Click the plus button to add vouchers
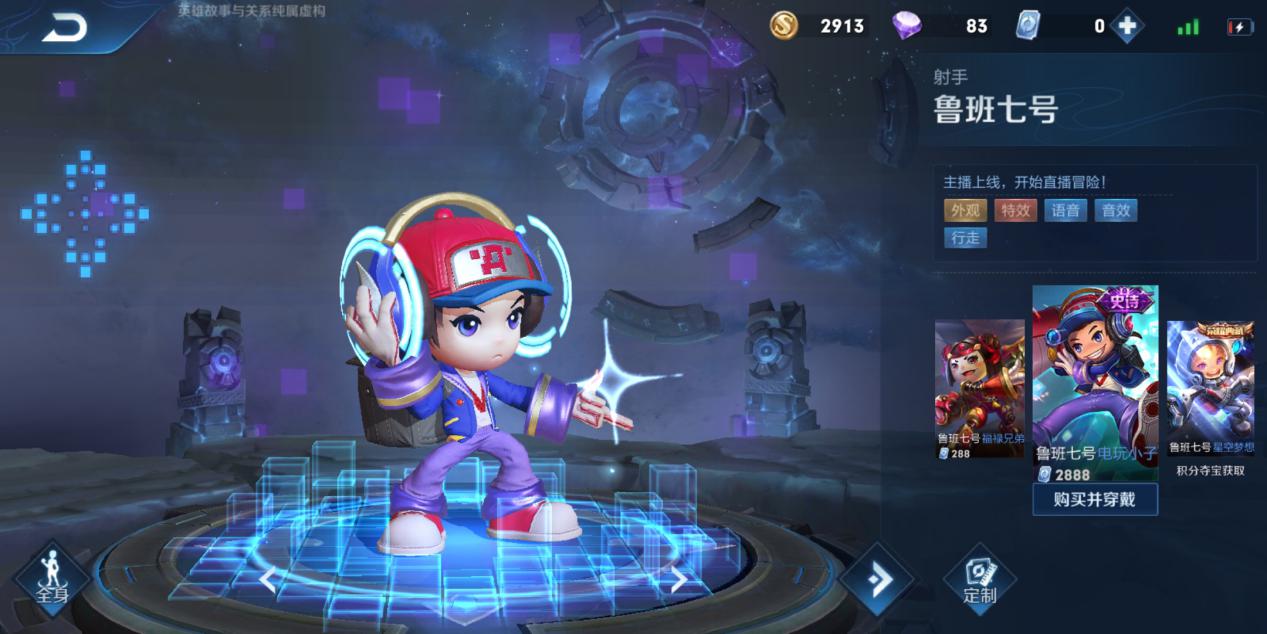The width and height of the screenshot is (1267, 634). [1127, 27]
